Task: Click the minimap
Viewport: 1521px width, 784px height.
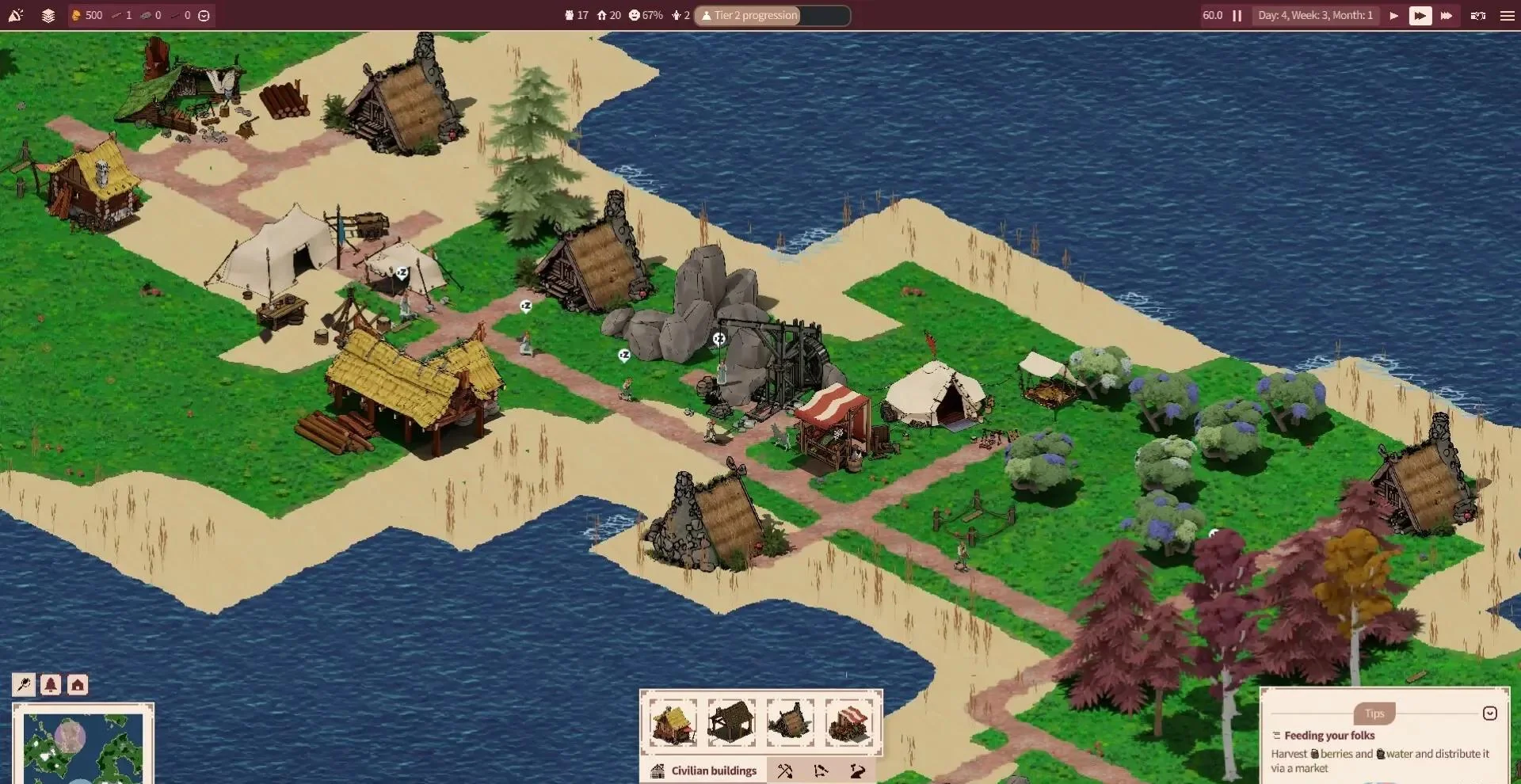Action: click(x=82, y=747)
